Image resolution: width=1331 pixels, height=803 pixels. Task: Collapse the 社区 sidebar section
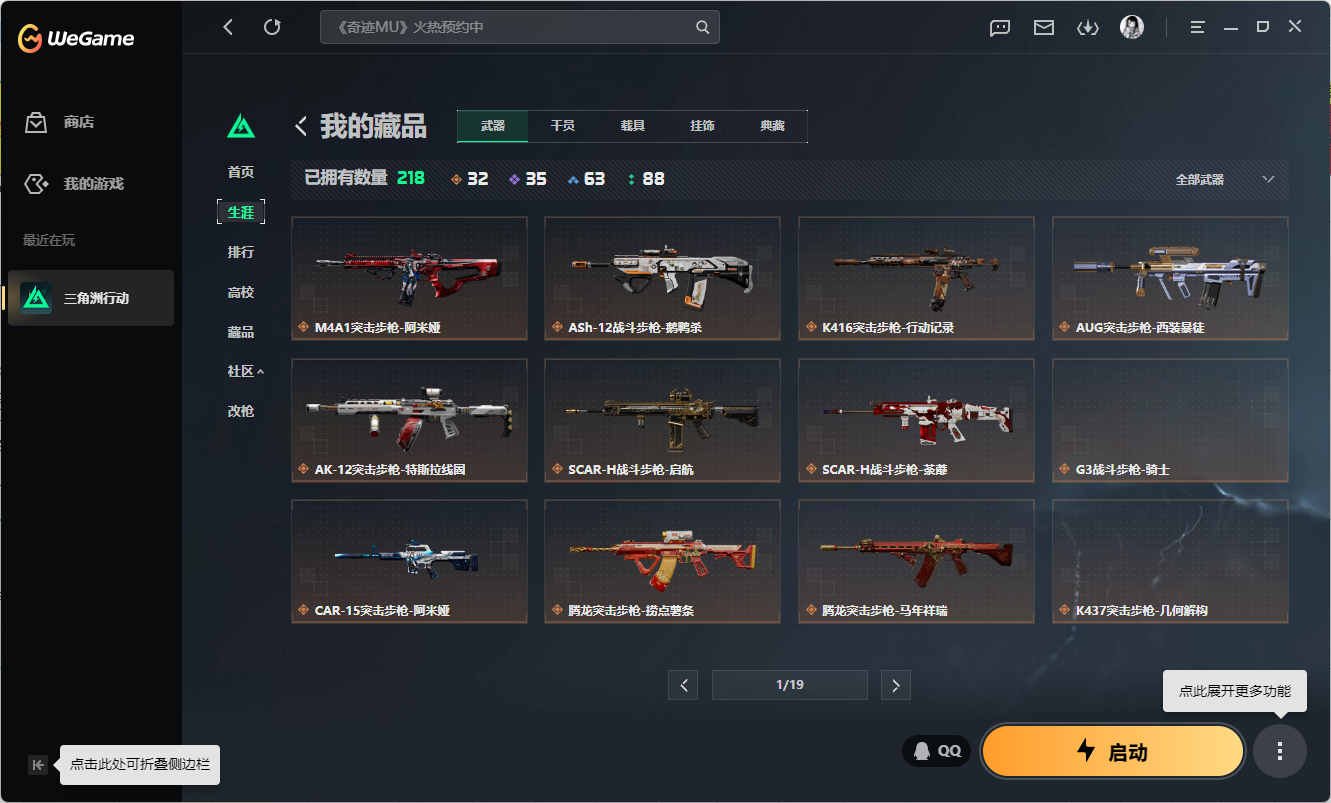(x=241, y=370)
